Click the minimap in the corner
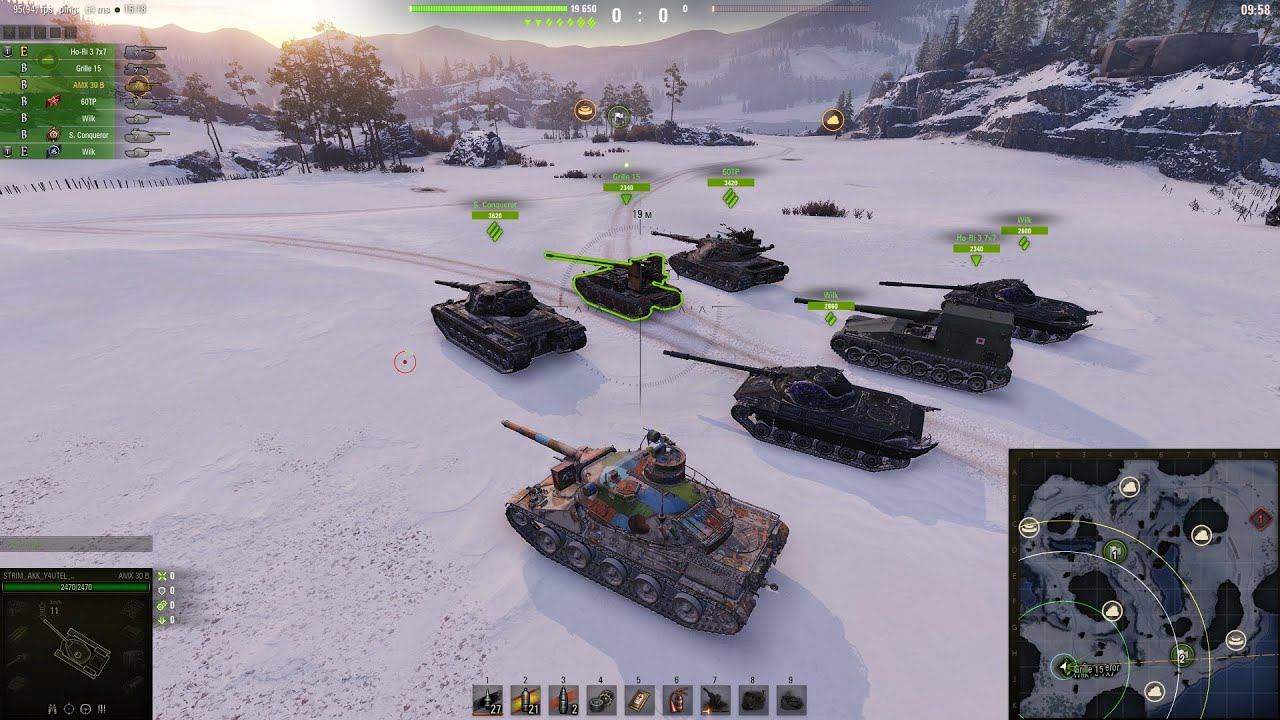The image size is (1280, 720). [1144, 584]
